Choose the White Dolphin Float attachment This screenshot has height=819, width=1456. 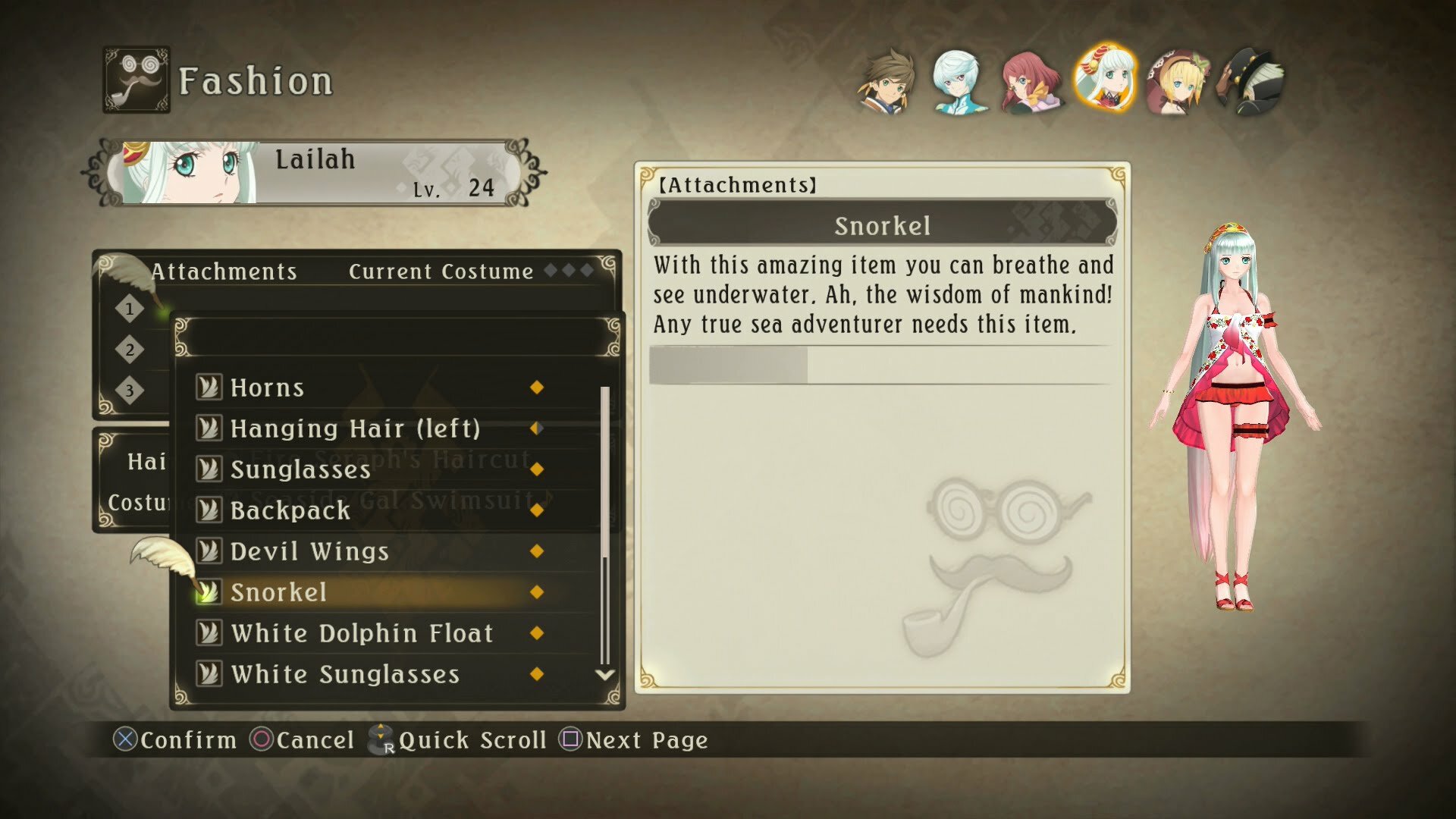(x=362, y=633)
